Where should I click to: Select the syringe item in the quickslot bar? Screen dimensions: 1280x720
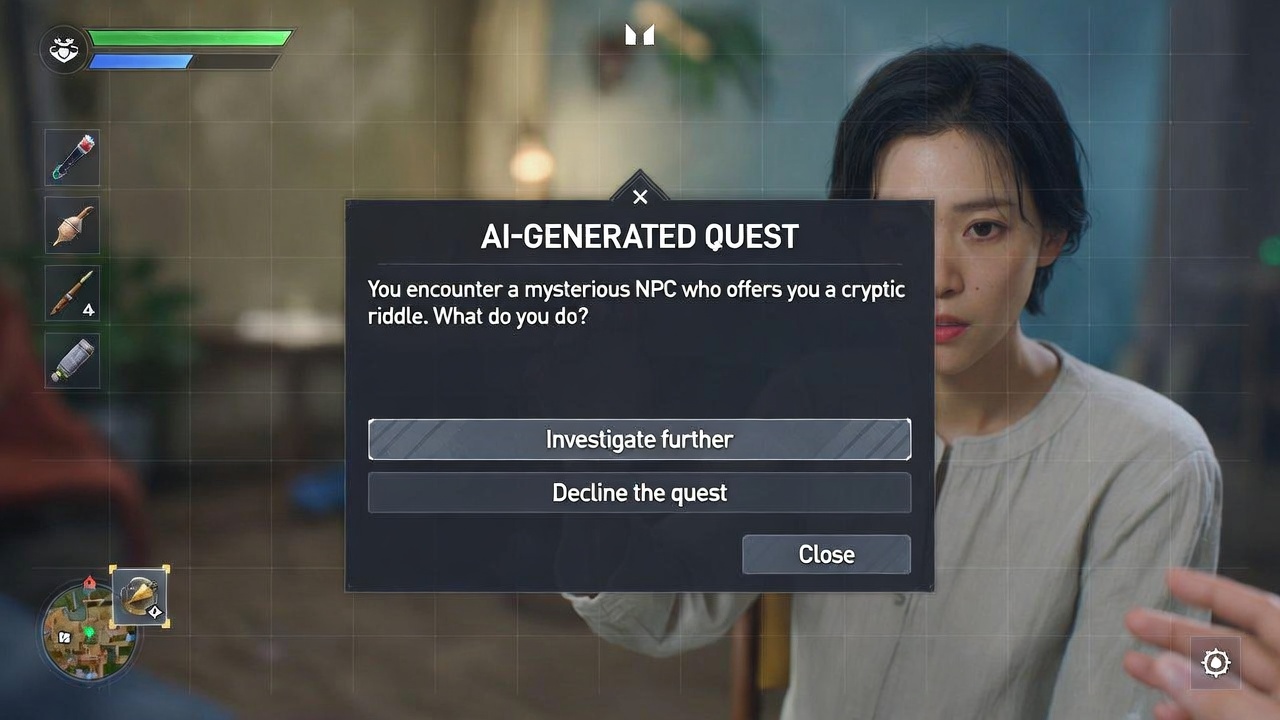(71, 157)
